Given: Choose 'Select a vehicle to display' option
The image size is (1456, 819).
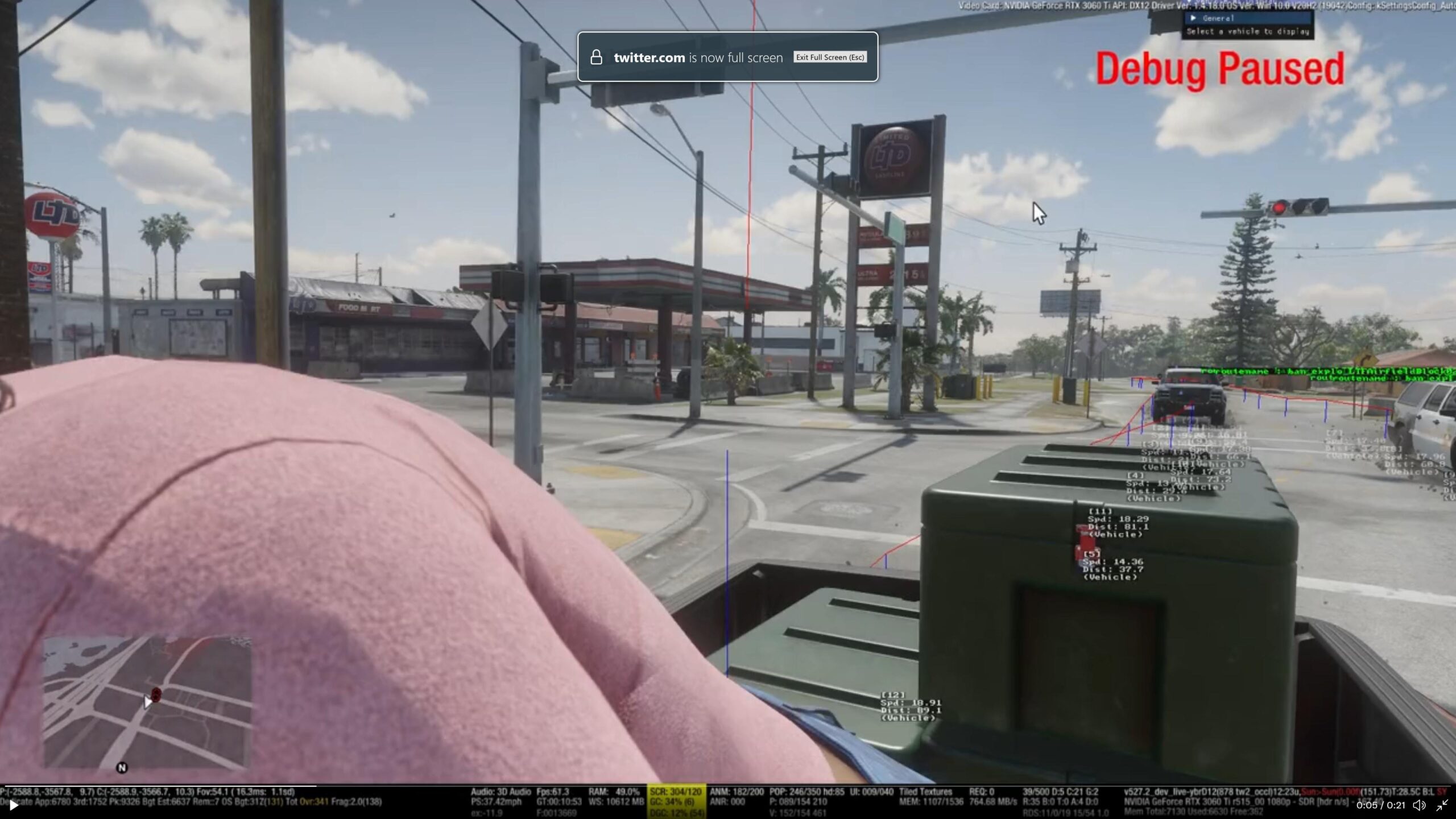Looking at the screenshot, I should click(x=1248, y=32).
